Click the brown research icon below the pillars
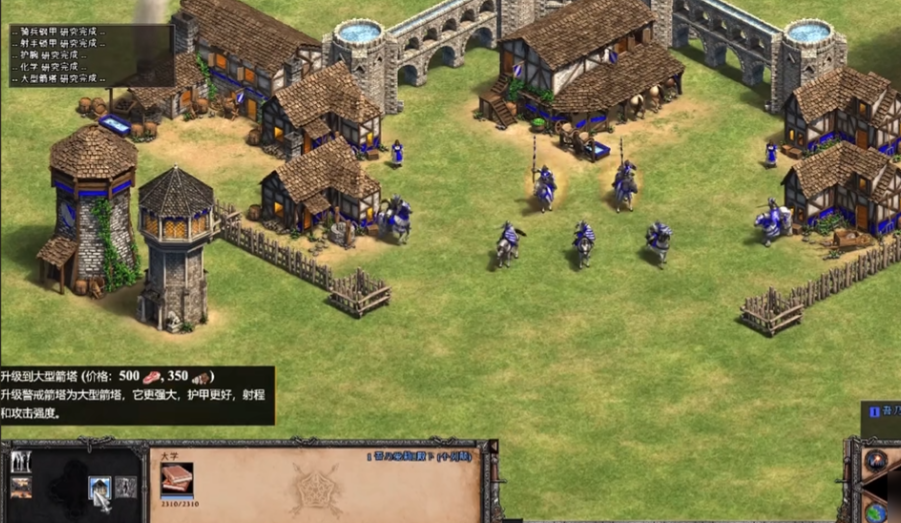901x523 pixels. (x=21, y=487)
